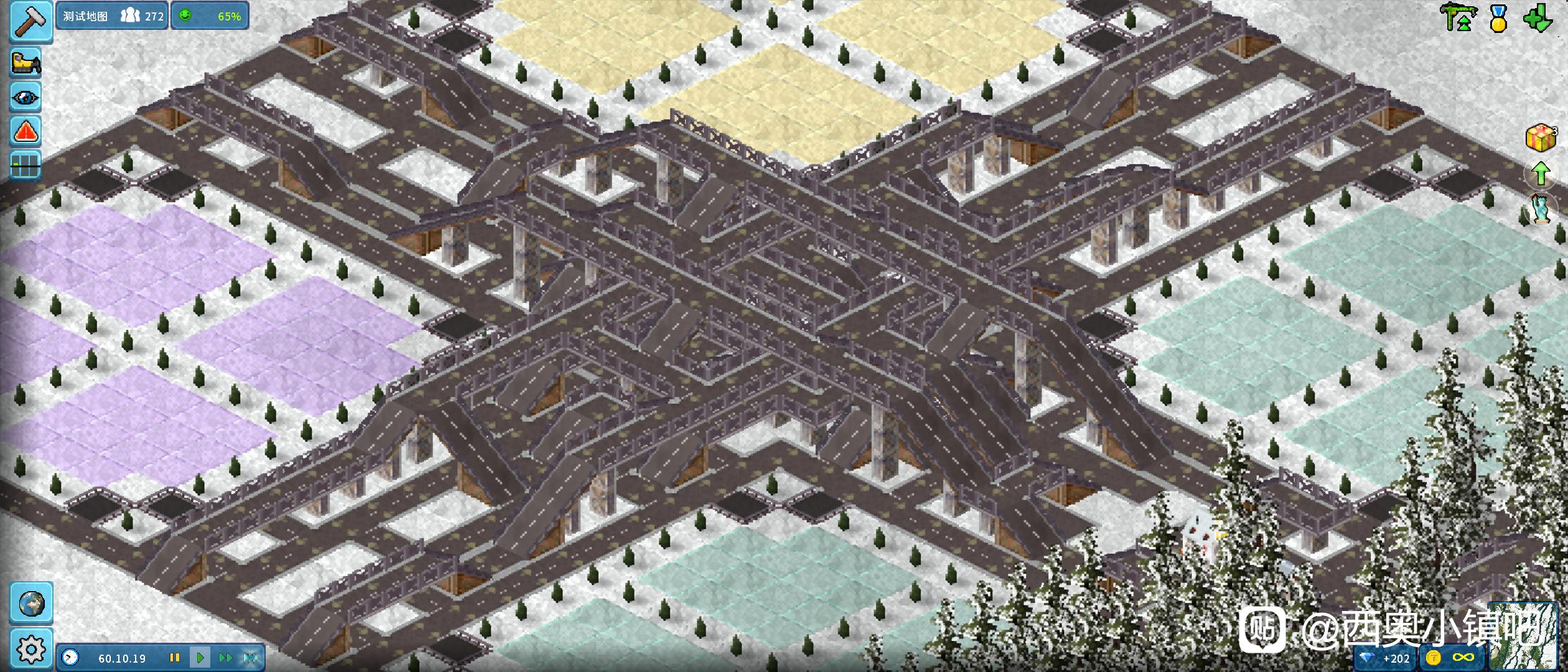Open the diamond currency panel

tap(1386, 658)
